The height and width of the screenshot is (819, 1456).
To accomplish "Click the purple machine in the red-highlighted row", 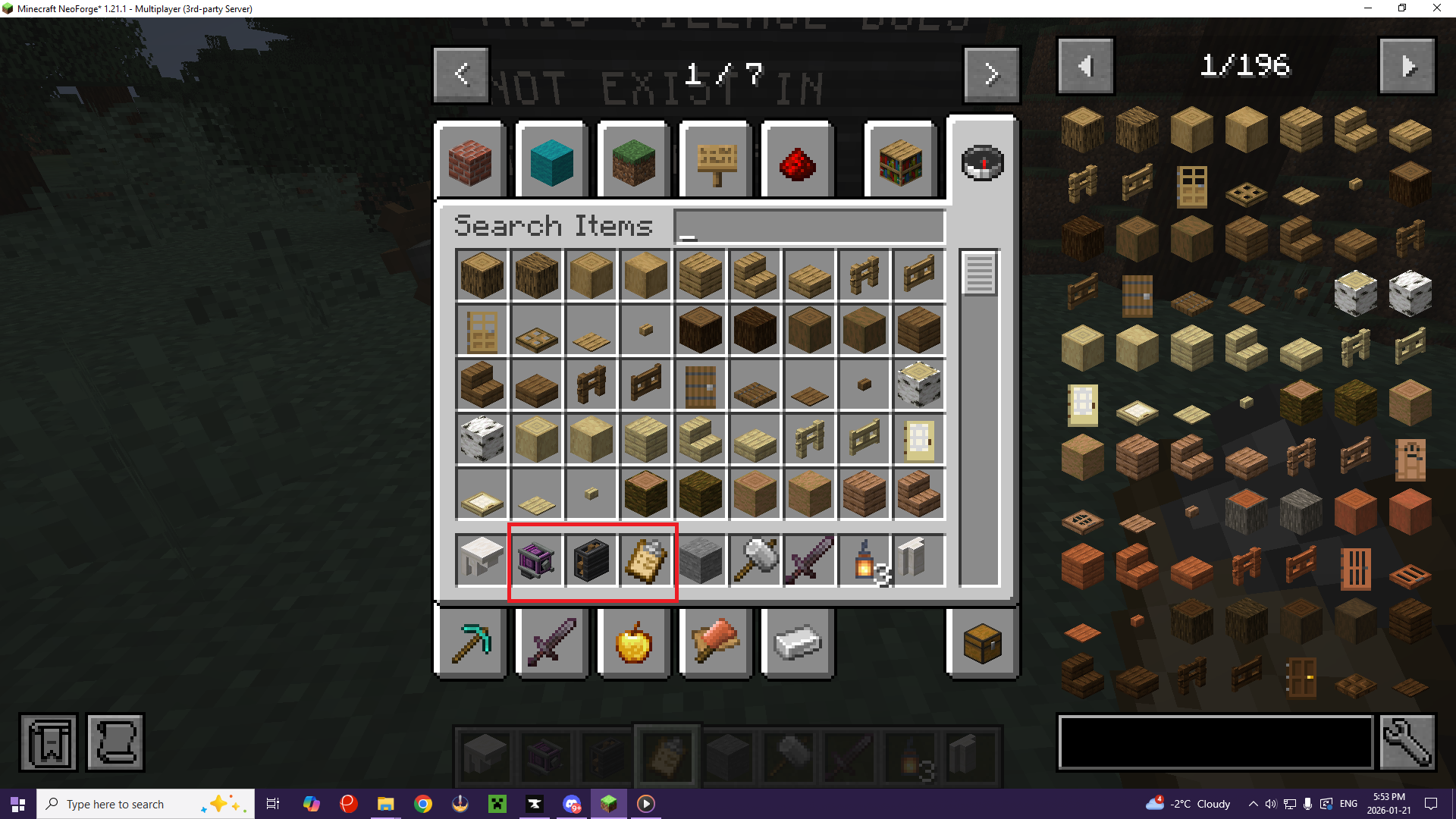I will 536,560.
